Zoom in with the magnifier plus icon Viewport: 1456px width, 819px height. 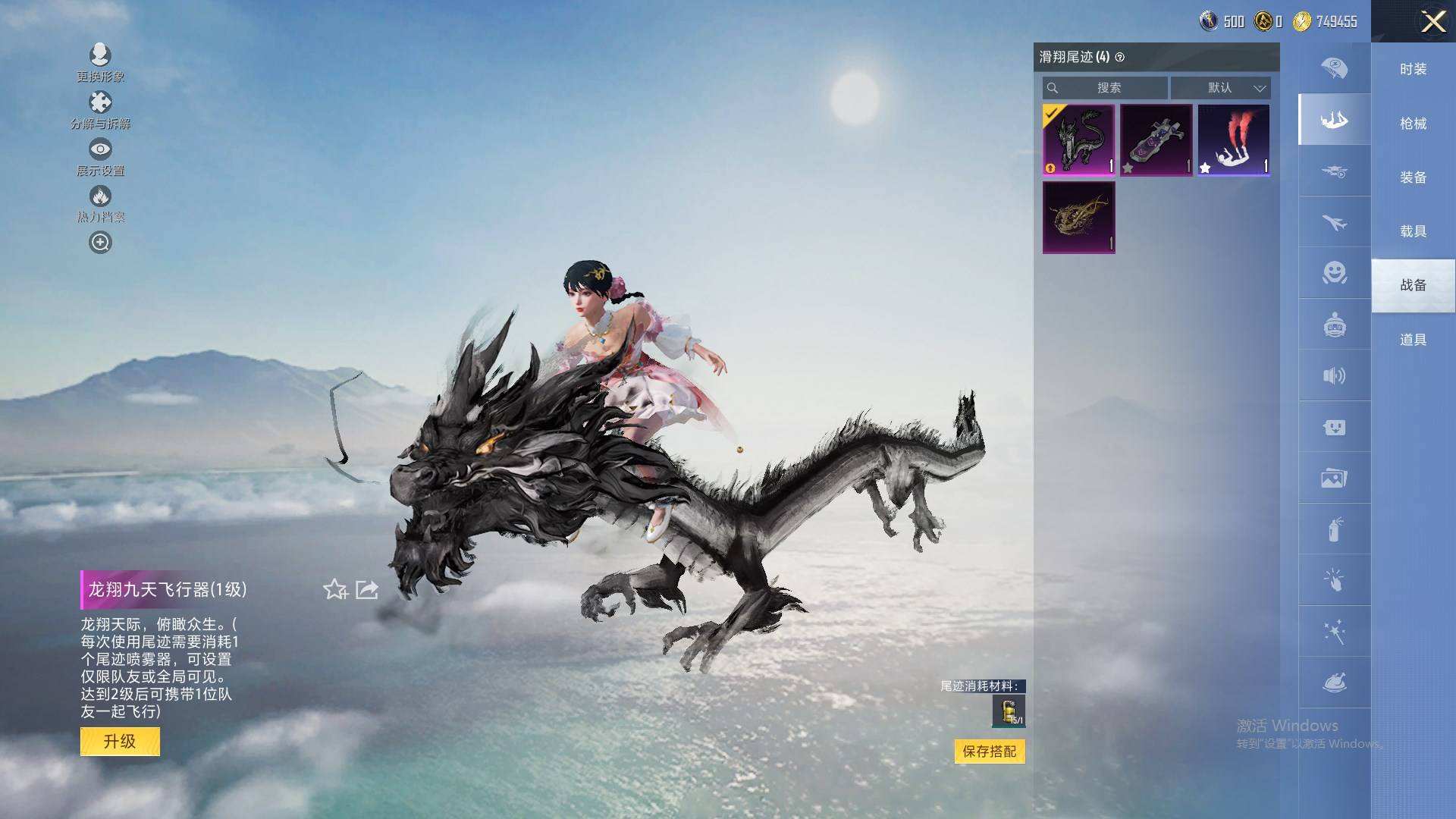[x=100, y=242]
